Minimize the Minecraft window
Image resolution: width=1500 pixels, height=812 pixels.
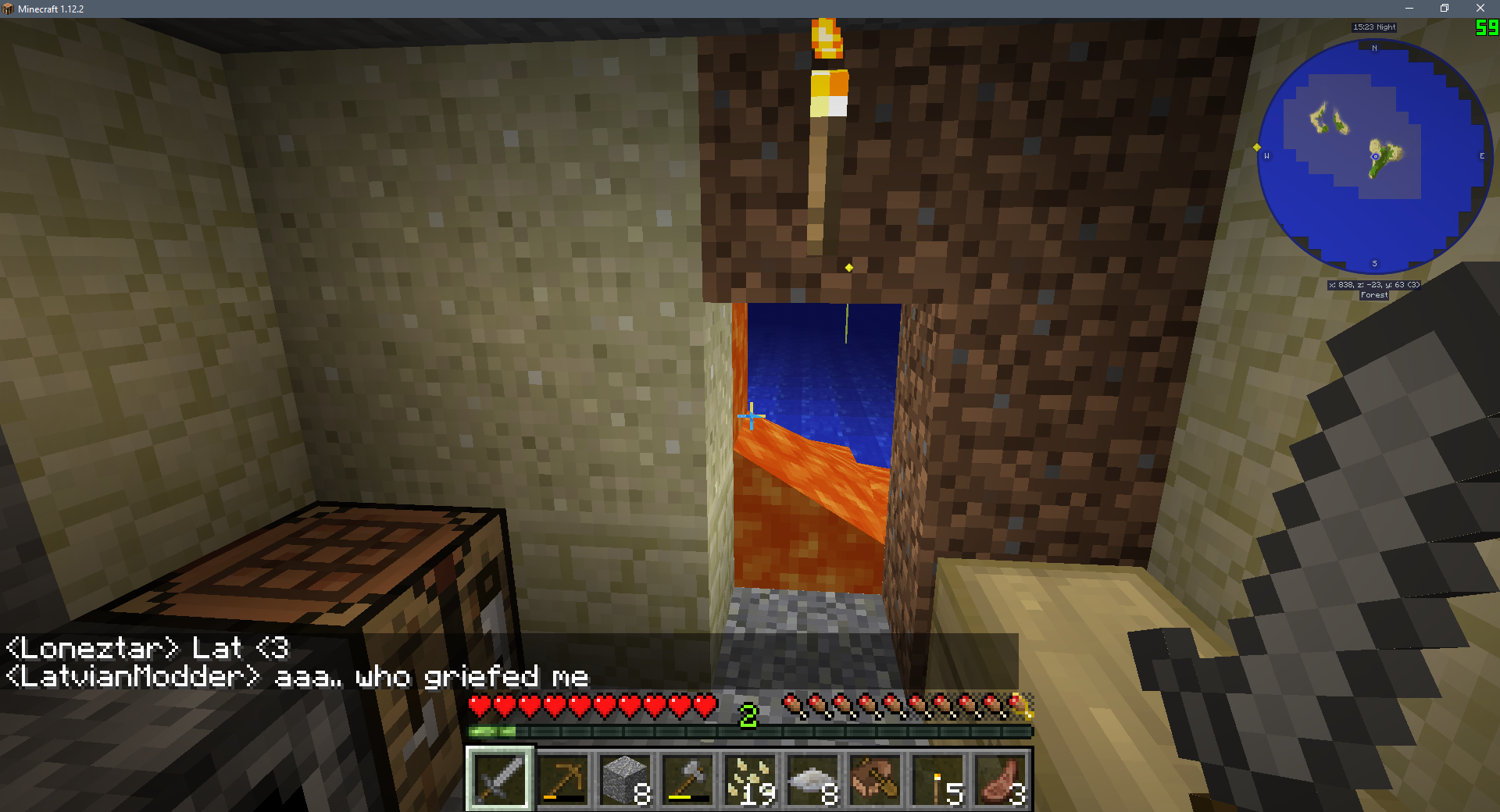[x=1409, y=9]
